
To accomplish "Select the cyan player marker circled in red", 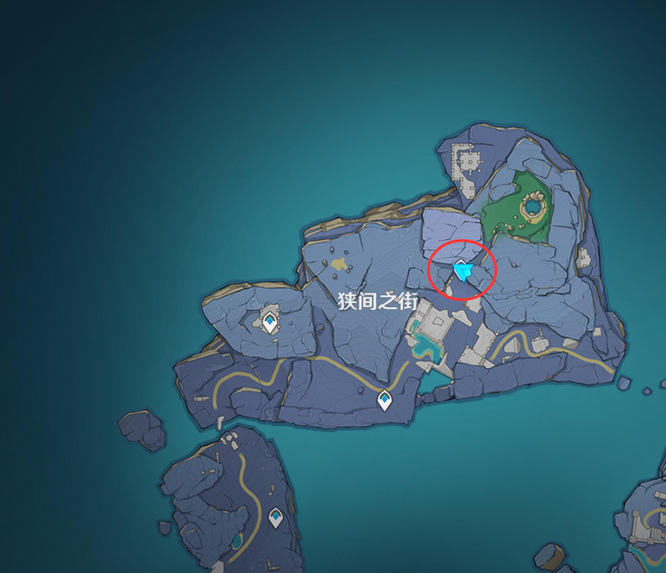I will tap(462, 270).
